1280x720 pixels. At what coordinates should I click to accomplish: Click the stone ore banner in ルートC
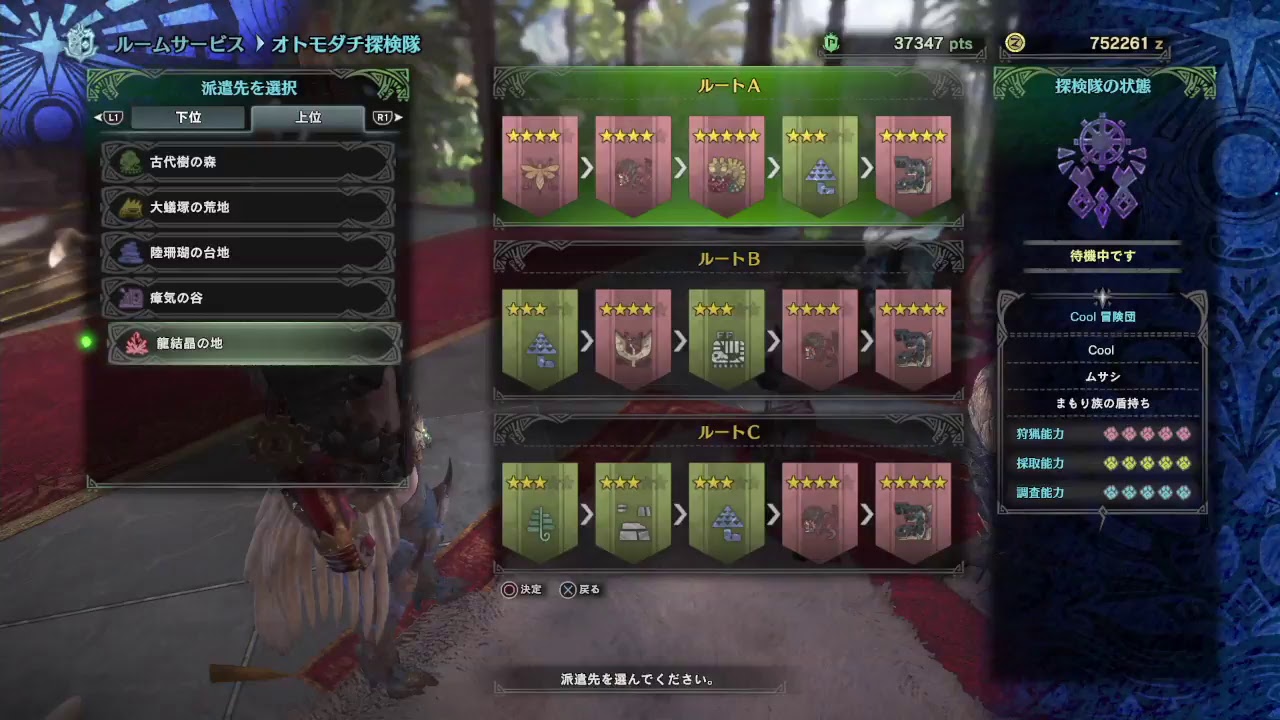click(633, 515)
